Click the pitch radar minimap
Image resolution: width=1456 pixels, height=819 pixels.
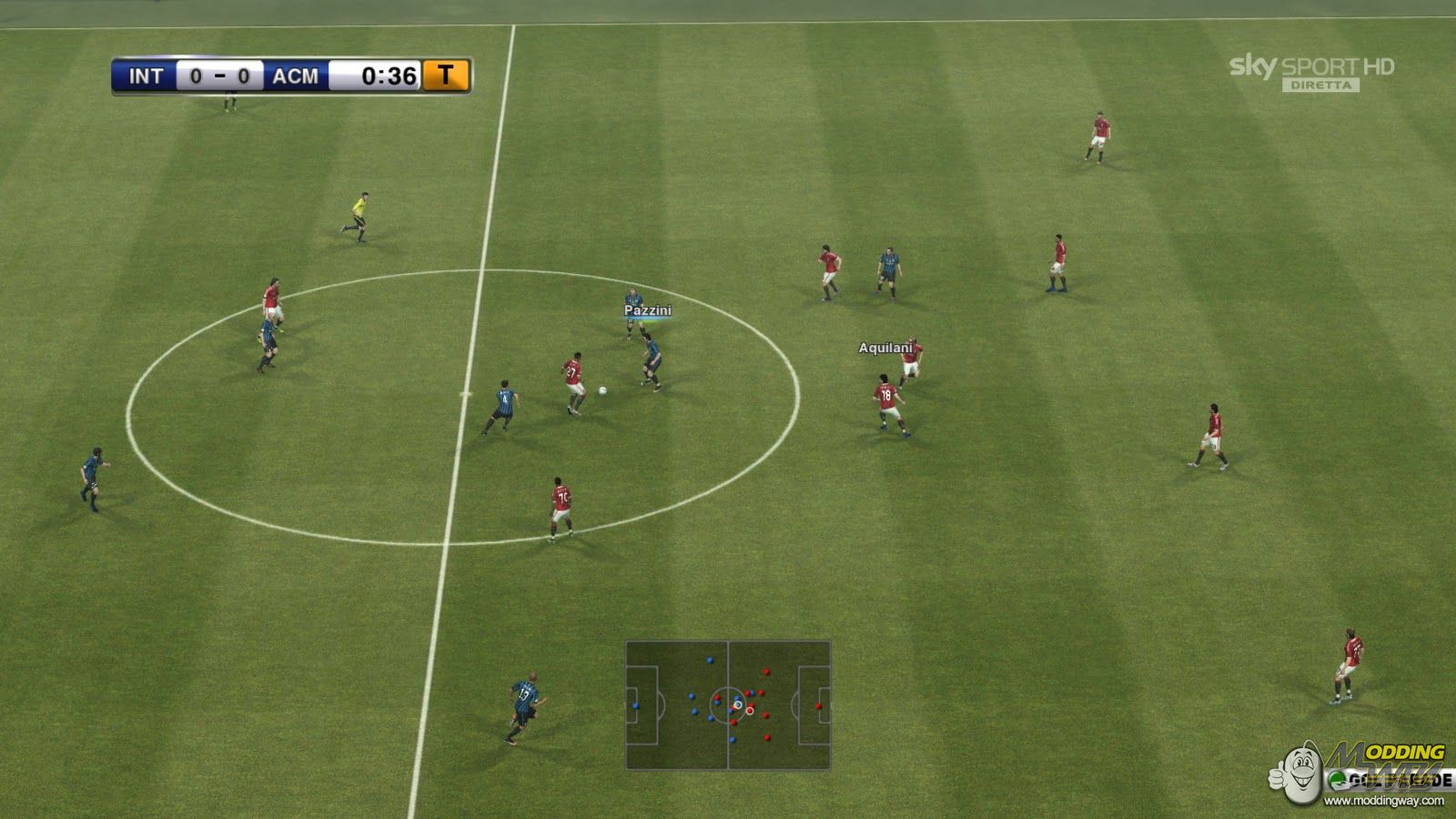[728, 705]
